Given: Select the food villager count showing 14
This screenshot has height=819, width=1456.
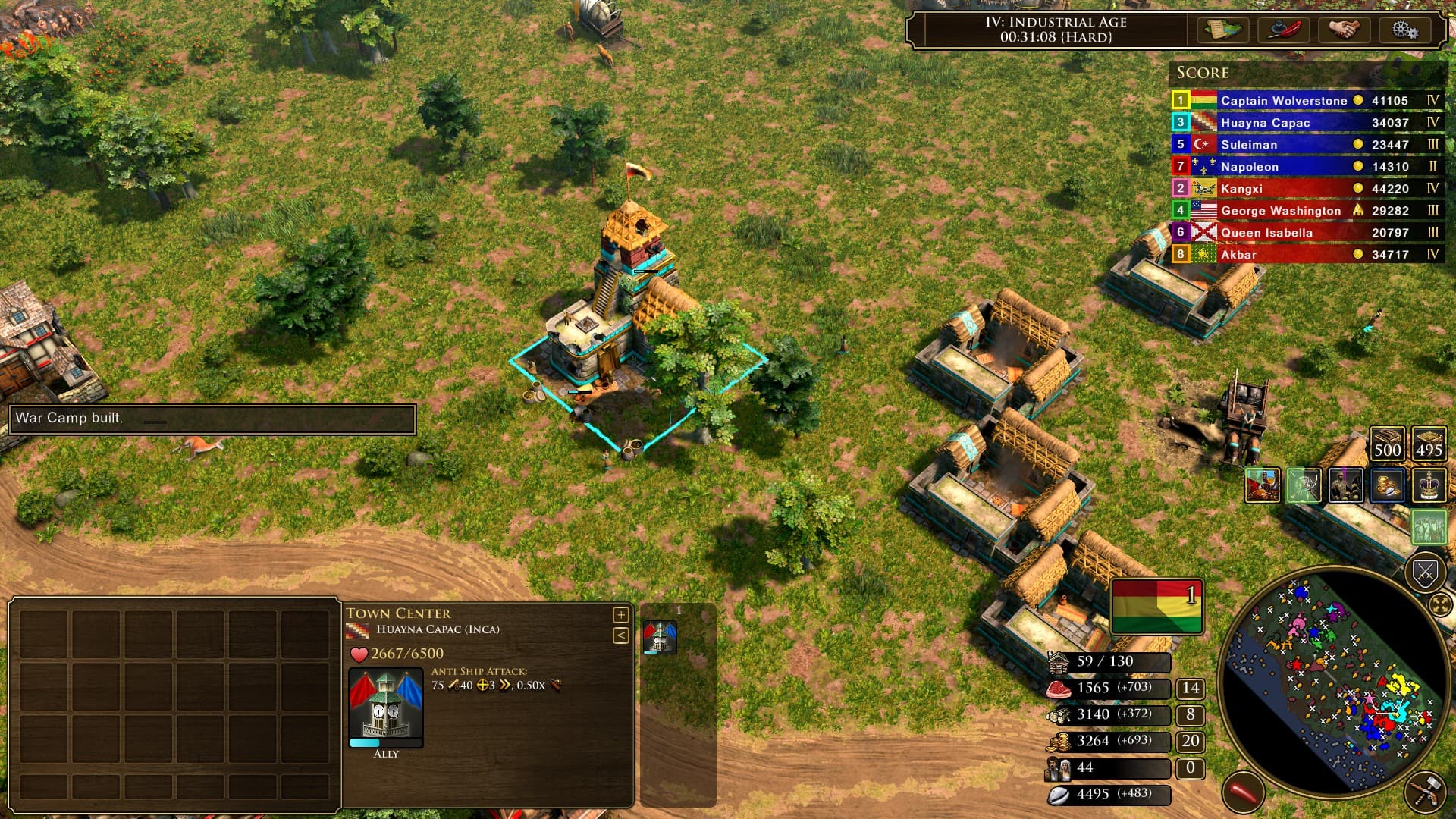Looking at the screenshot, I should coord(1190,688).
